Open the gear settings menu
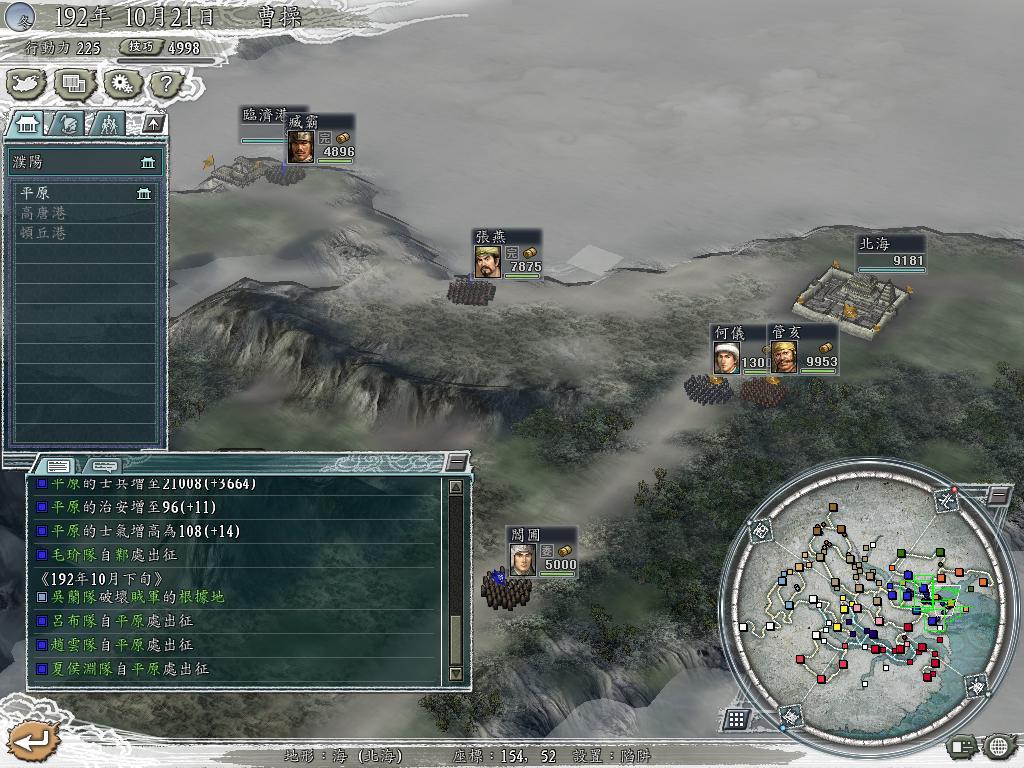1024x768 pixels. [122, 84]
